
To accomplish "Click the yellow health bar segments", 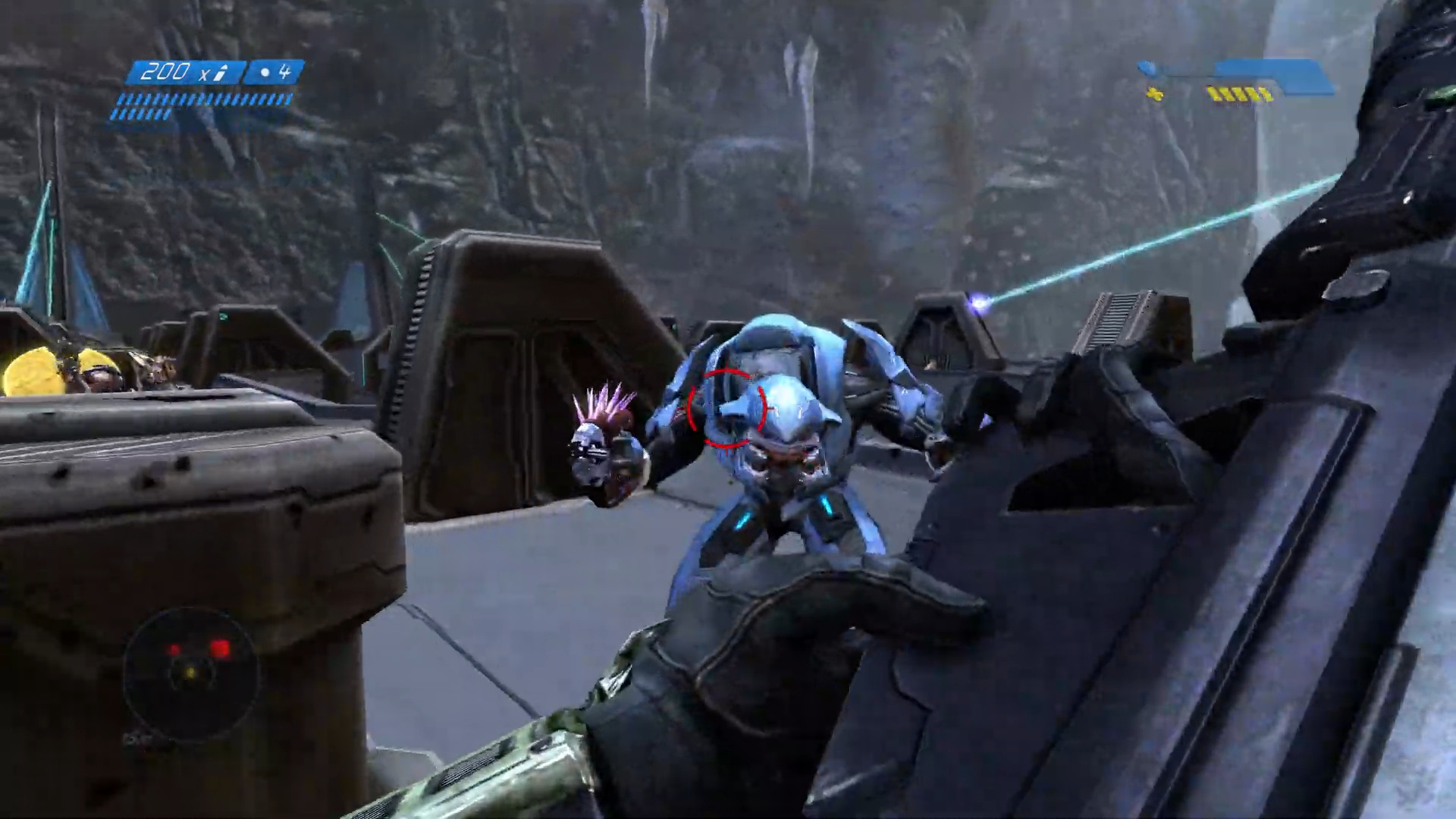I will click(x=1240, y=94).
